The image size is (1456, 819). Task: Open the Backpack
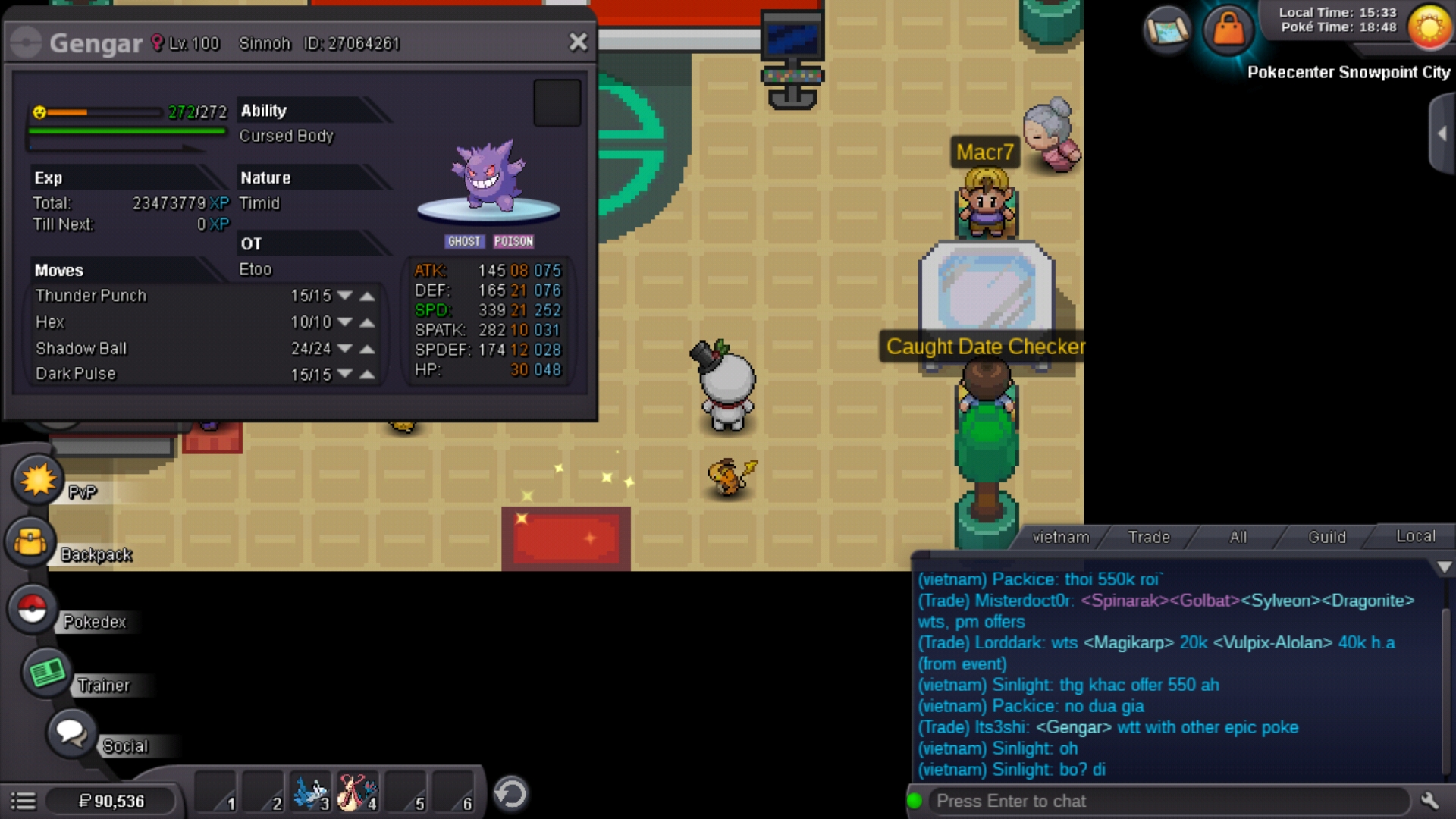pyautogui.click(x=30, y=542)
